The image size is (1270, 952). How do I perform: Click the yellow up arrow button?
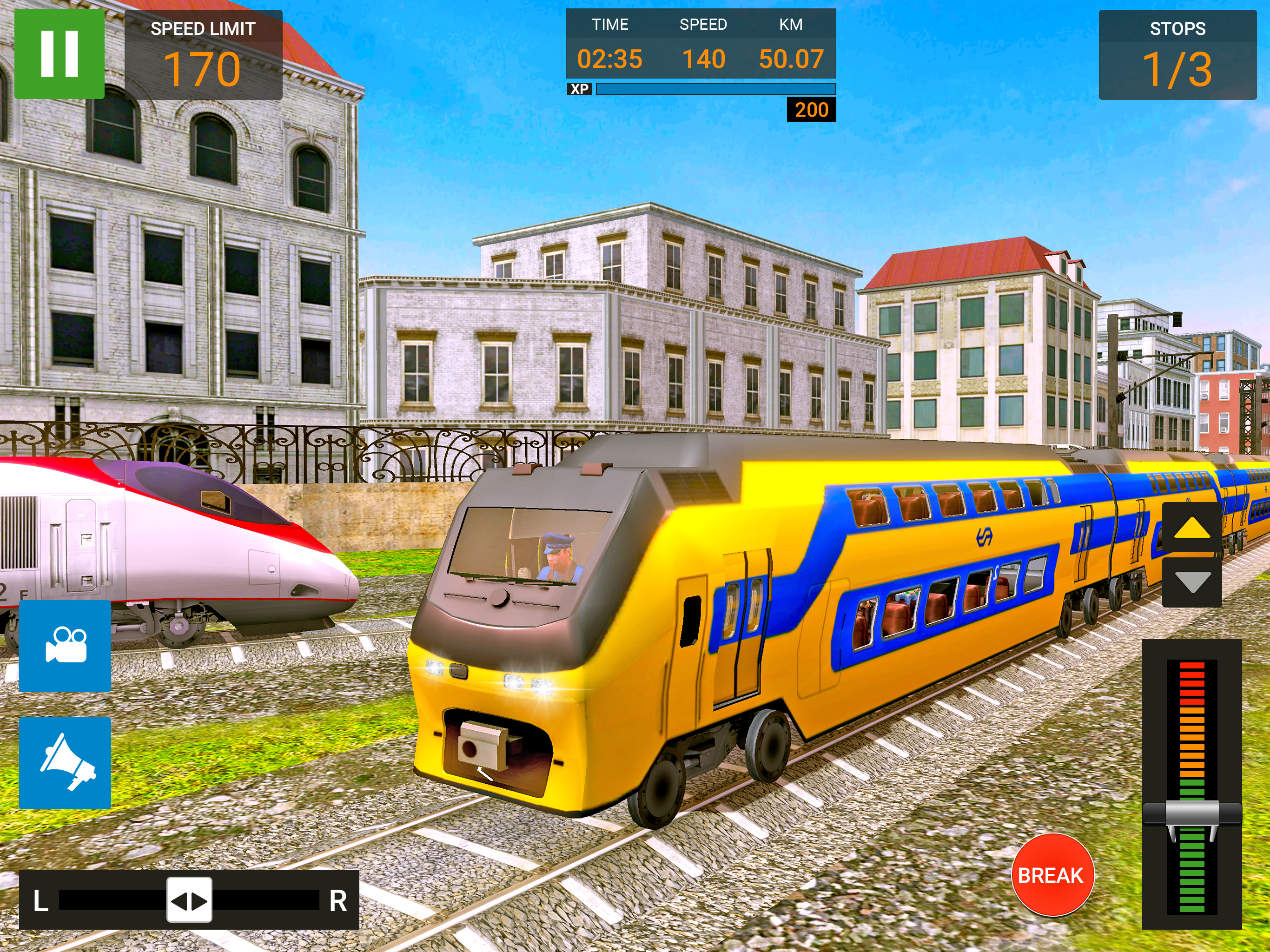(x=1192, y=528)
